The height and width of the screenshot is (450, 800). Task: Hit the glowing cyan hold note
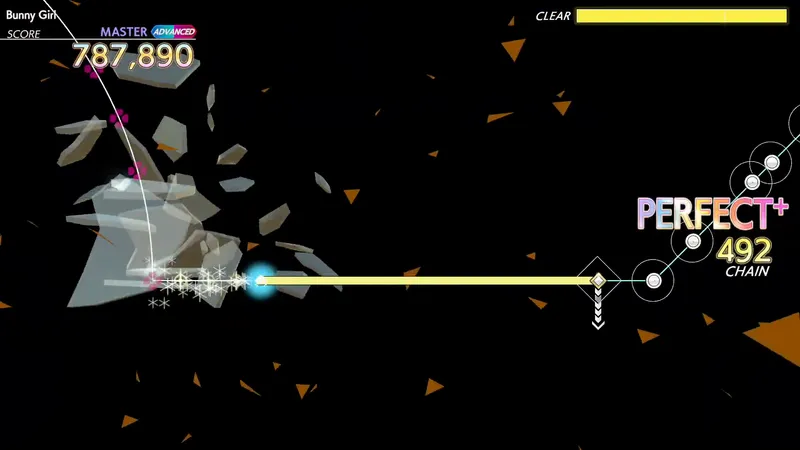click(262, 281)
